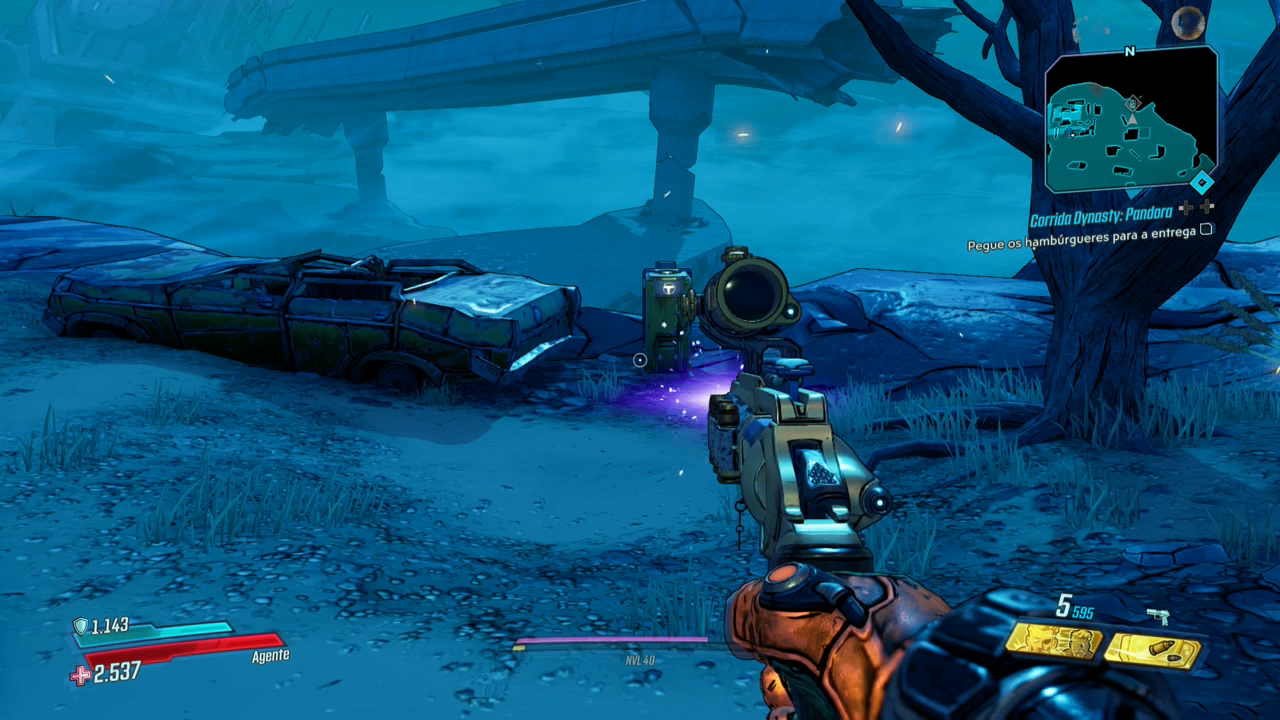The height and width of the screenshot is (720, 1280).
Task: Click the equipped pistol weapon icon
Action: pyautogui.click(x=1159, y=616)
